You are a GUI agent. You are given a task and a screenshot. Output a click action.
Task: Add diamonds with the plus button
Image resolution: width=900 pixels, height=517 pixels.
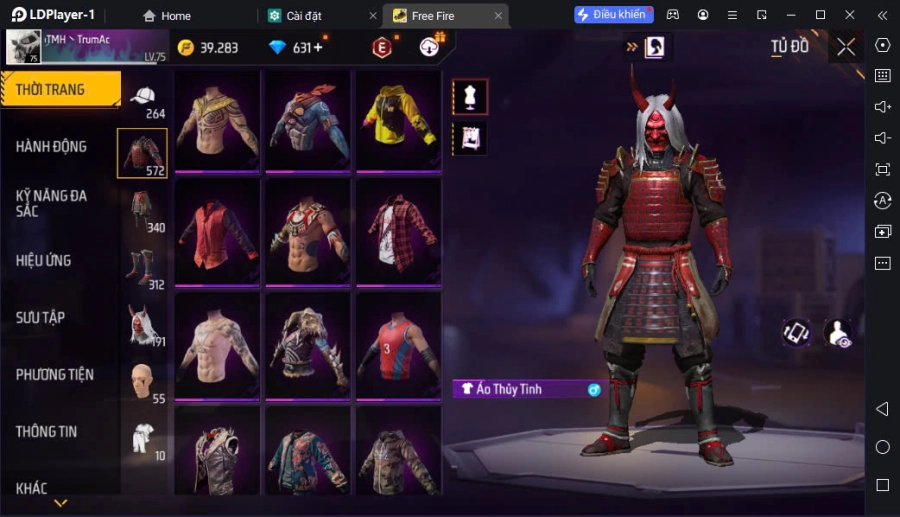[319, 48]
